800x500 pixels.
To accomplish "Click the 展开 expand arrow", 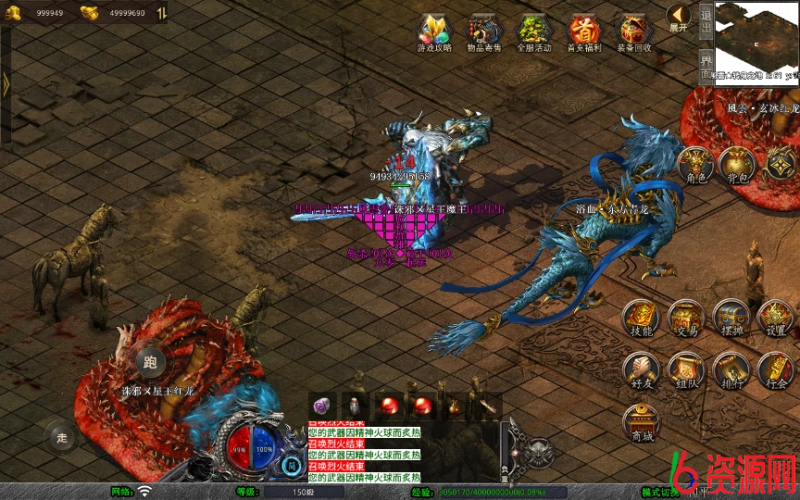I will coord(679,15).
